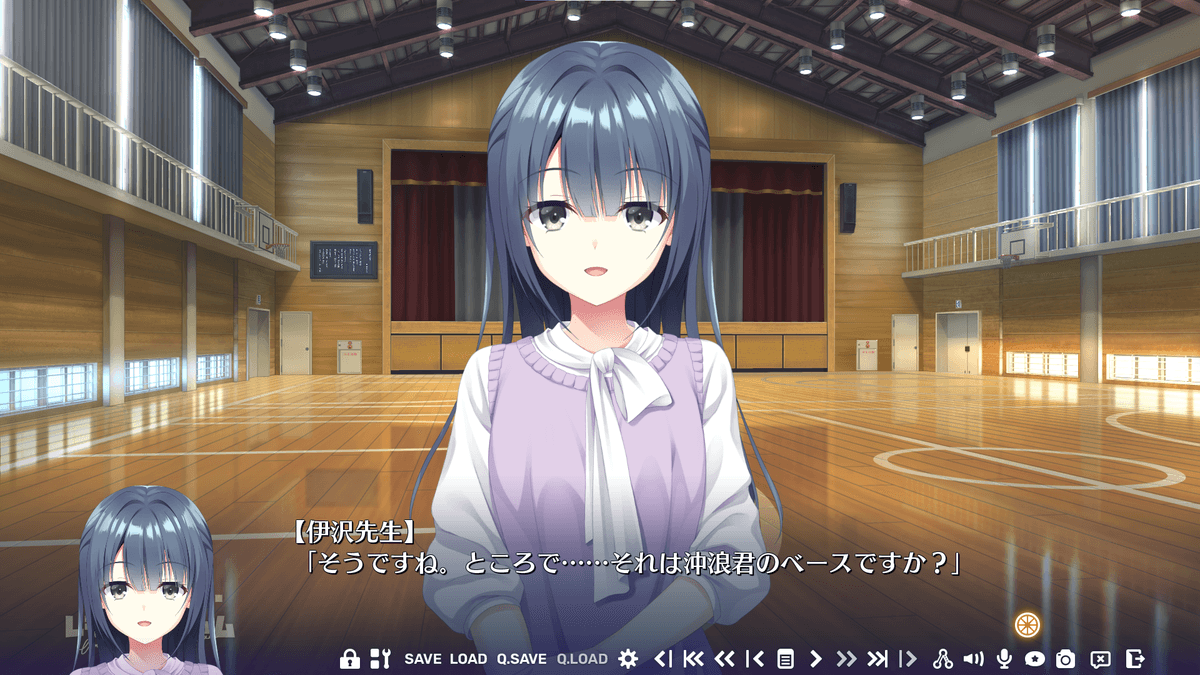Click the single right arrow auto-play button
This screenshot has width=1200, height=675.
[x=816, y=659]
